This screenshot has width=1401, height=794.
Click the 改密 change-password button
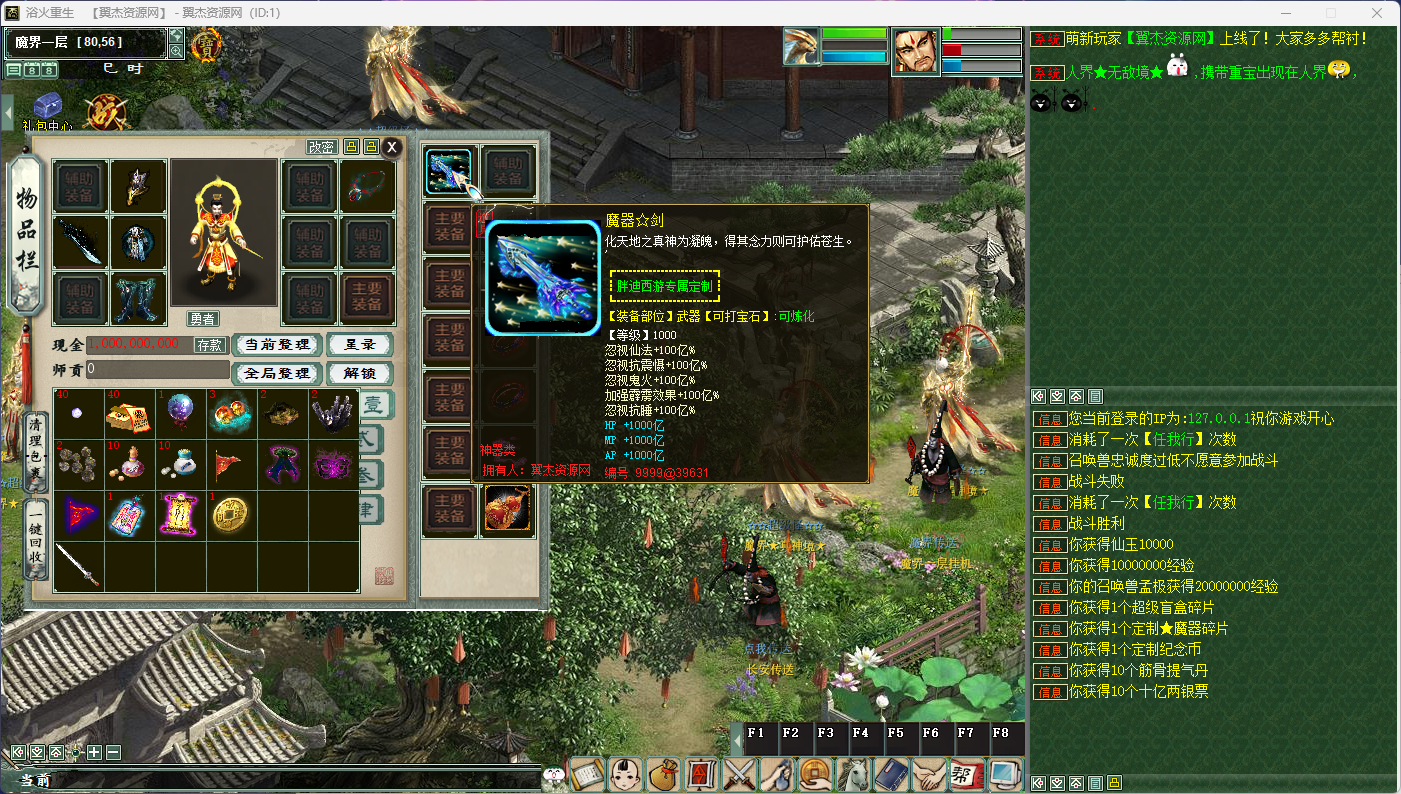coord(321,147)
